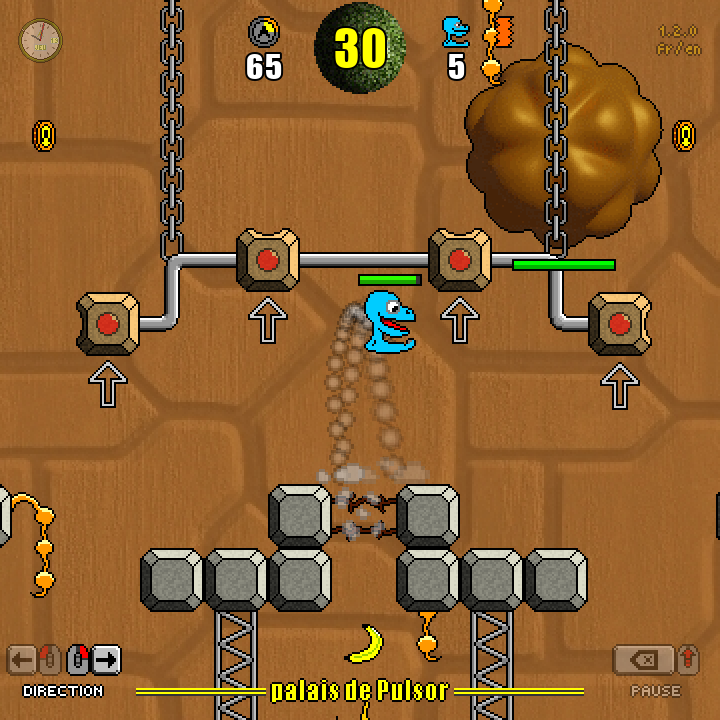Click the left direction arrow button

[x=22, y=659]
